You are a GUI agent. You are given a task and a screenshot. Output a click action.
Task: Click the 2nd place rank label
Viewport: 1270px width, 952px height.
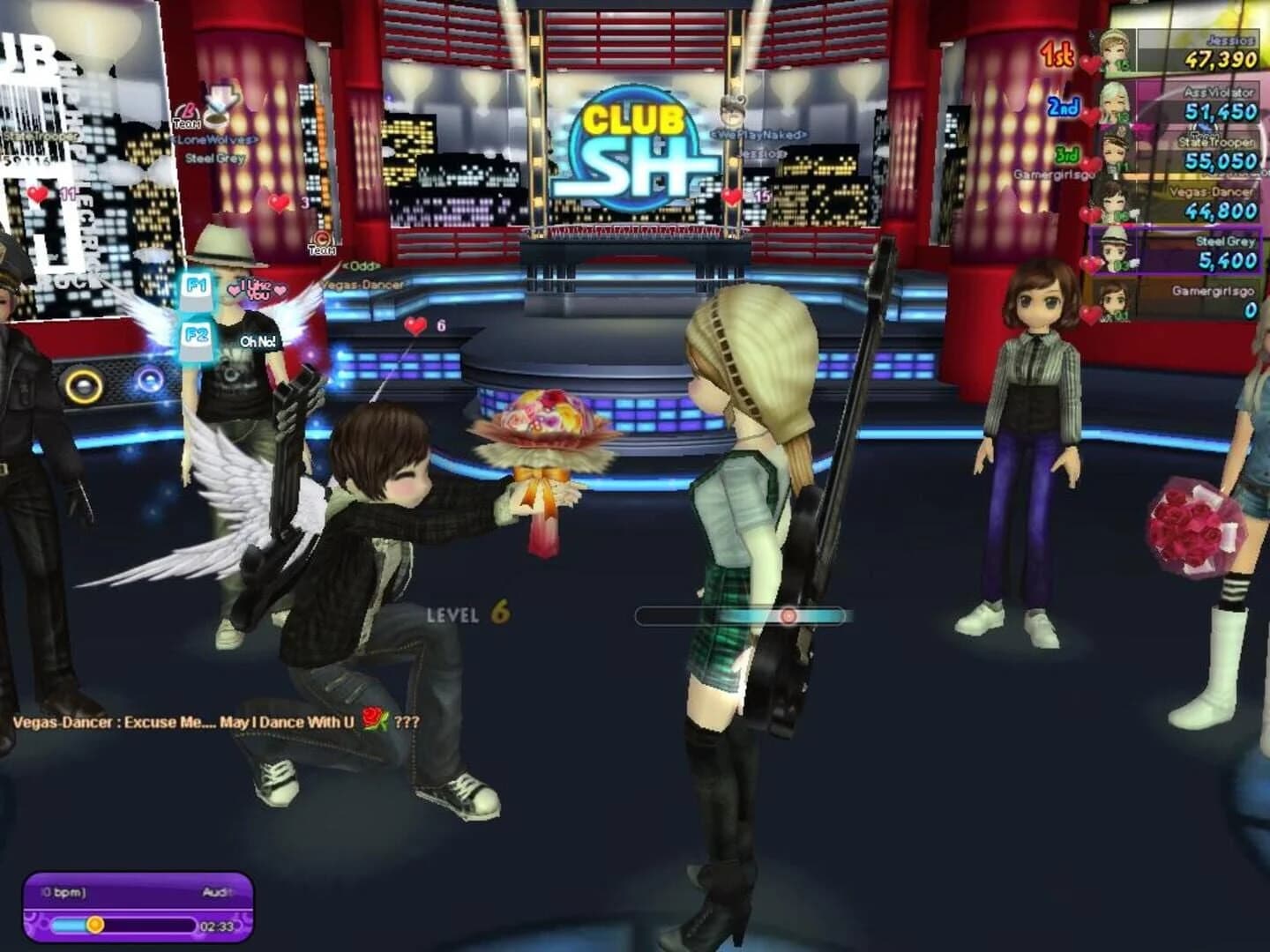[x=1063, y=107]
